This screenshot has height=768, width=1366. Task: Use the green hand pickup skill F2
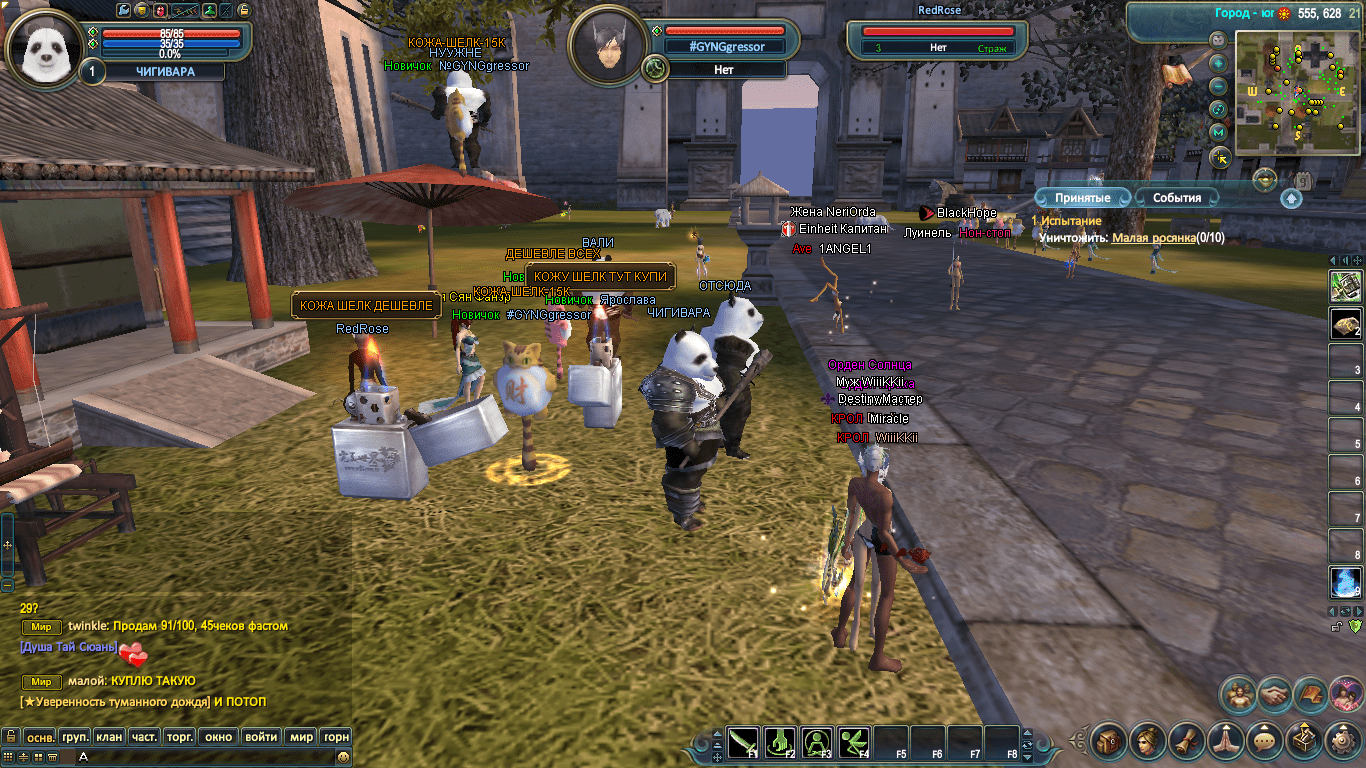tap(780, 742)
